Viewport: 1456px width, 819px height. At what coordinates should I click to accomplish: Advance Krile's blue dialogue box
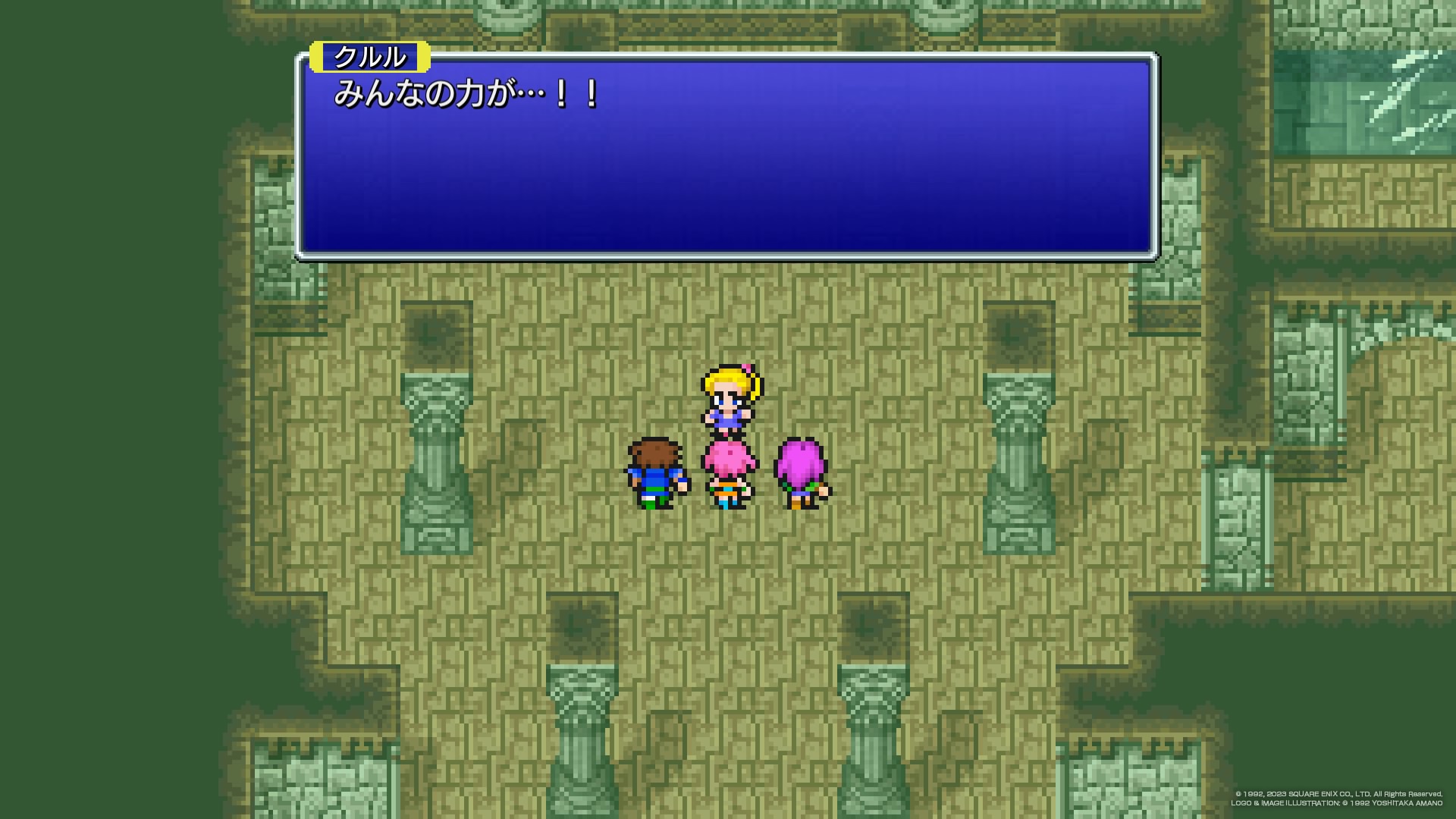pos(726,157)
